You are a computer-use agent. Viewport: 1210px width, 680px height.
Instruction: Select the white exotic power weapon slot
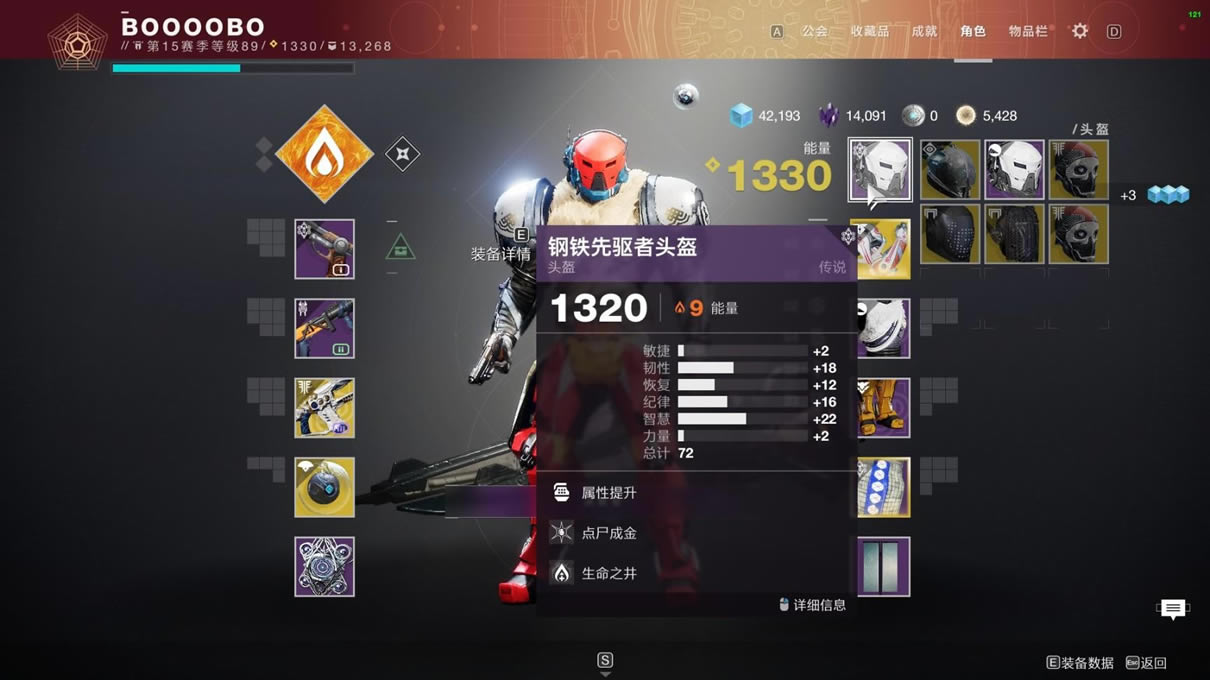click(324, 408)
